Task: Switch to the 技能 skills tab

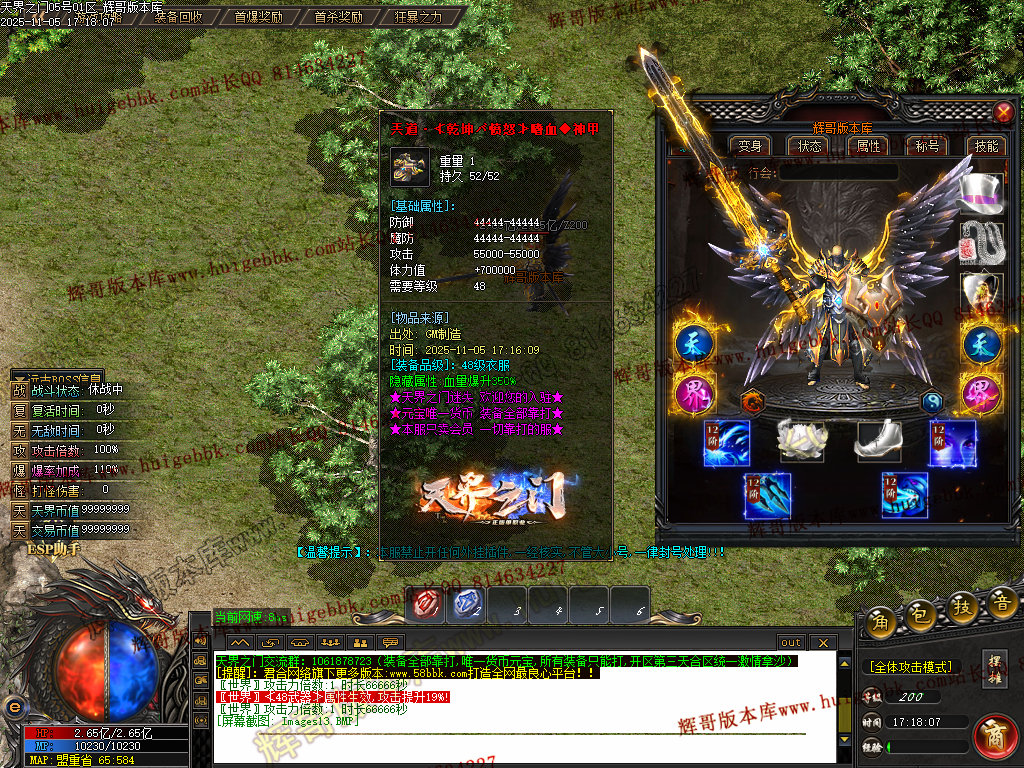Action: (x=986, y=146)
